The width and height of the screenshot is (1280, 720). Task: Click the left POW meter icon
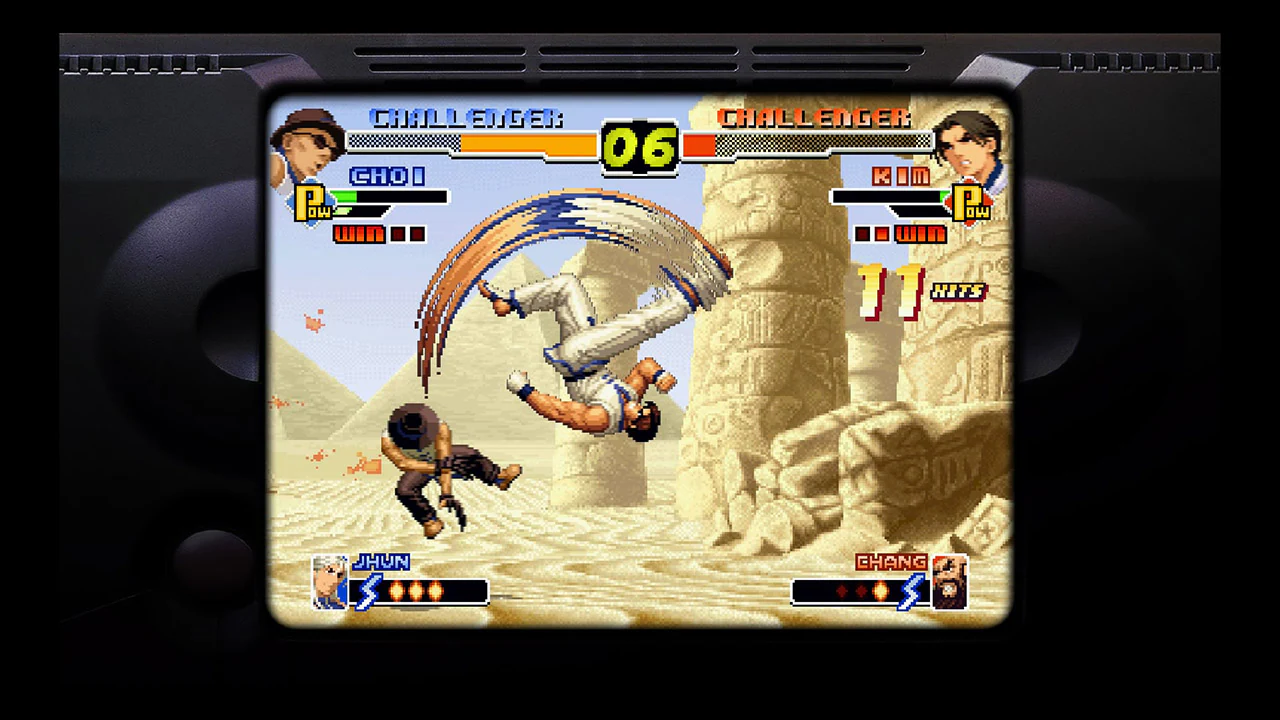(x=314, y=205)
